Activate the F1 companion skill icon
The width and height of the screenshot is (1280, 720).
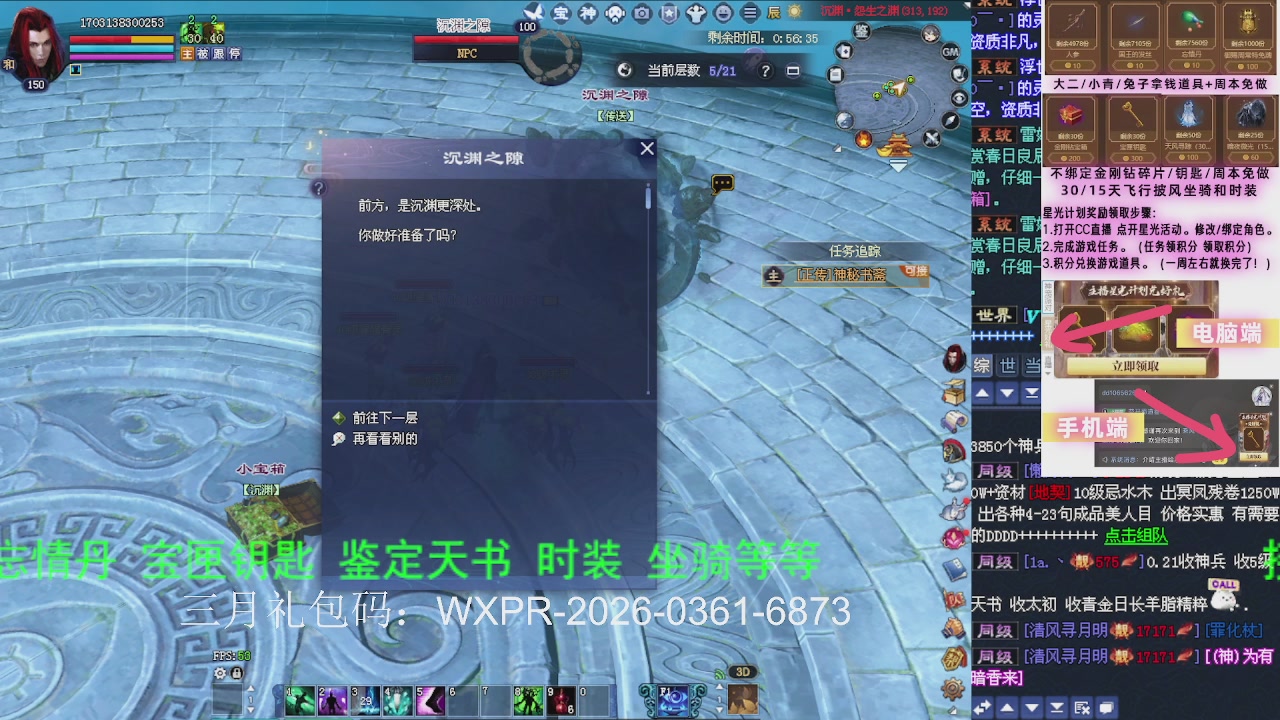pyautogui.click(x=674, y=699)
